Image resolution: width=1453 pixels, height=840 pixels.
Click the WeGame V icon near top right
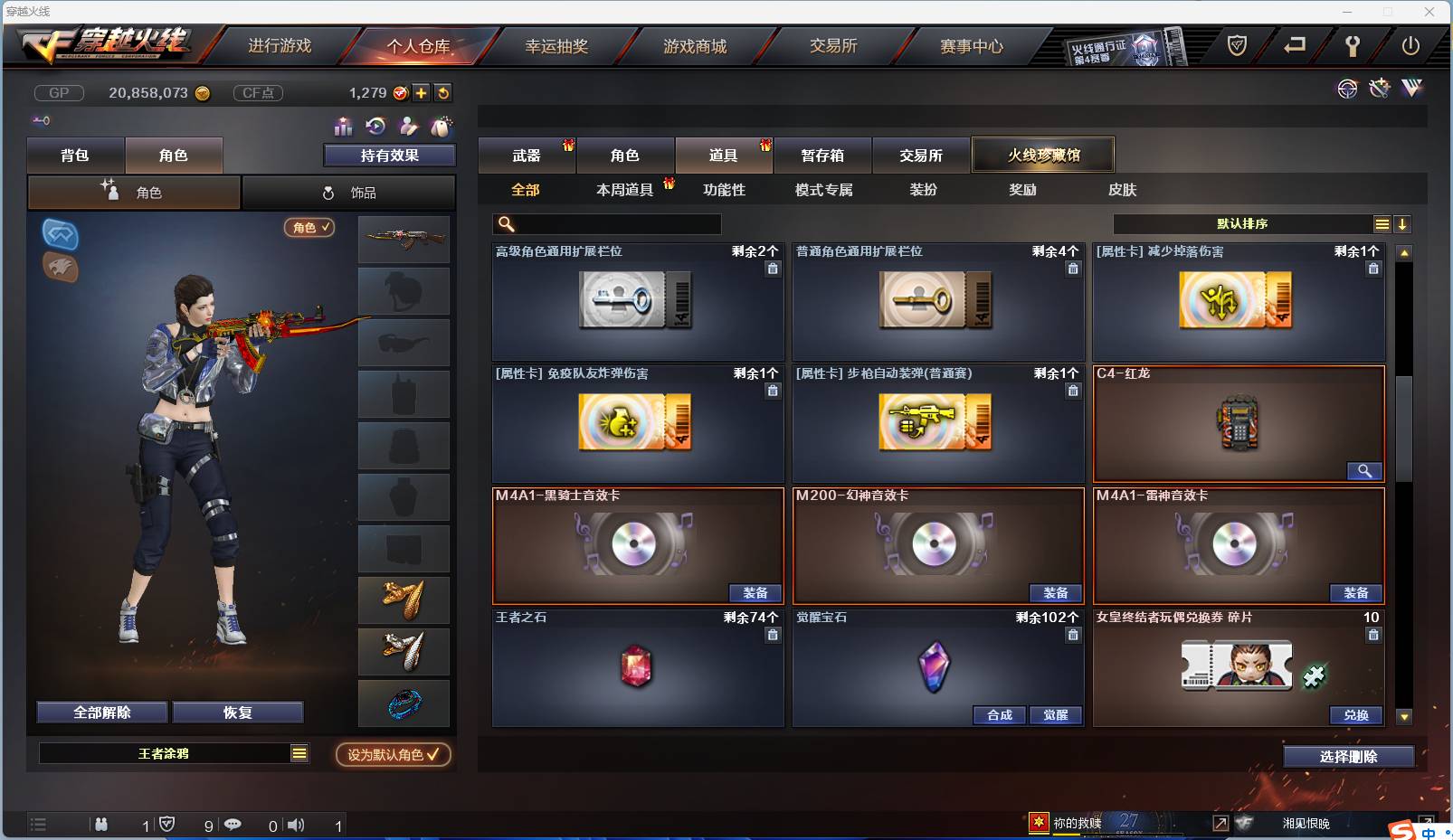coord(1412,89)
